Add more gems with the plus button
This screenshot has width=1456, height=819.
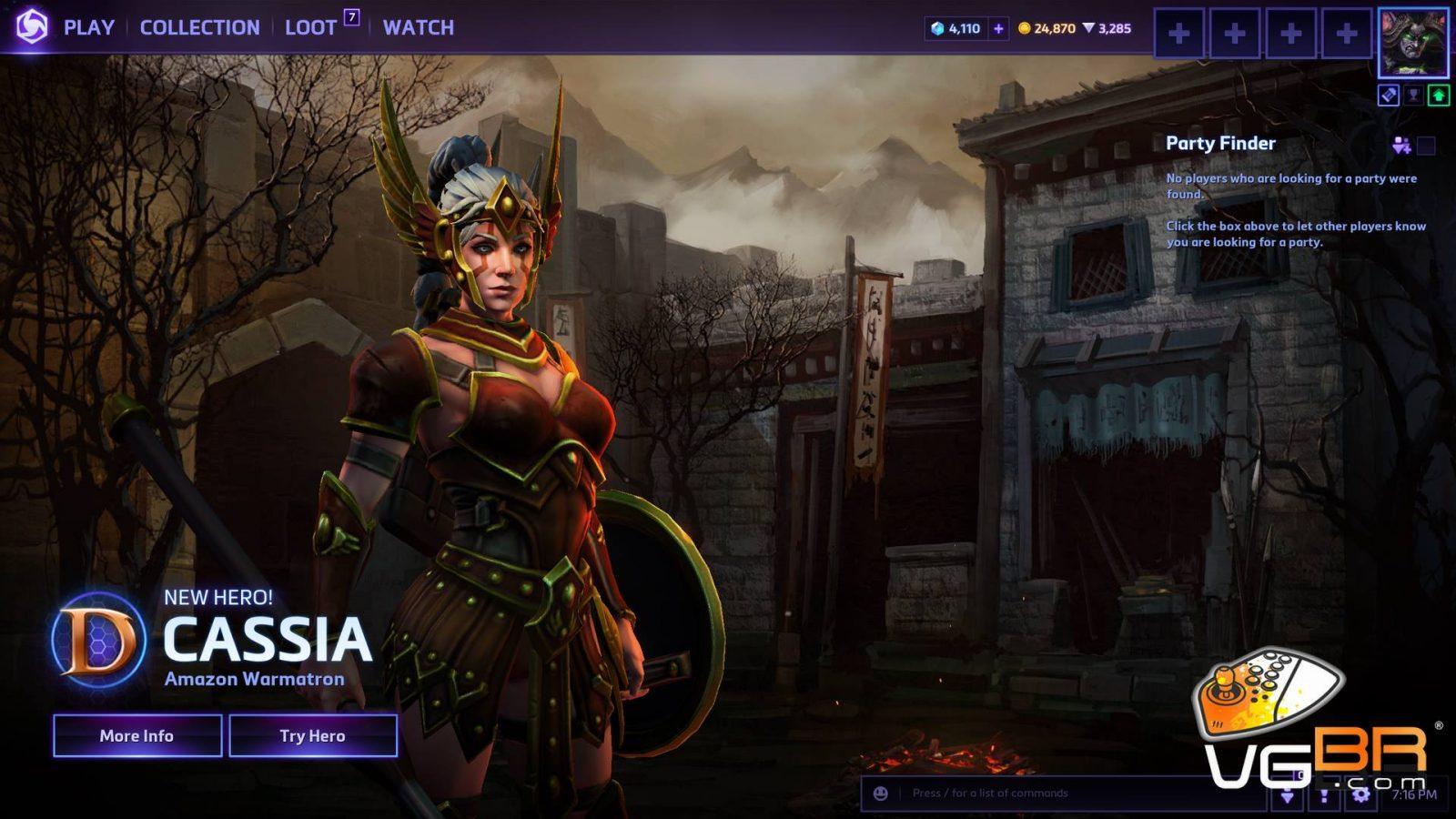(x=998, y=28)
